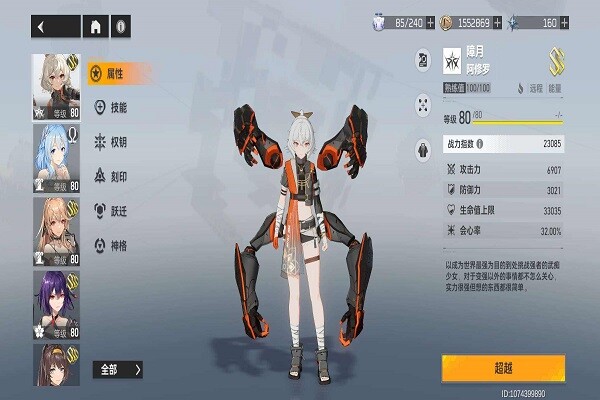Screen dimensions: 600x400
Task: Show the 刻印 tab
Action: [118, 176]
